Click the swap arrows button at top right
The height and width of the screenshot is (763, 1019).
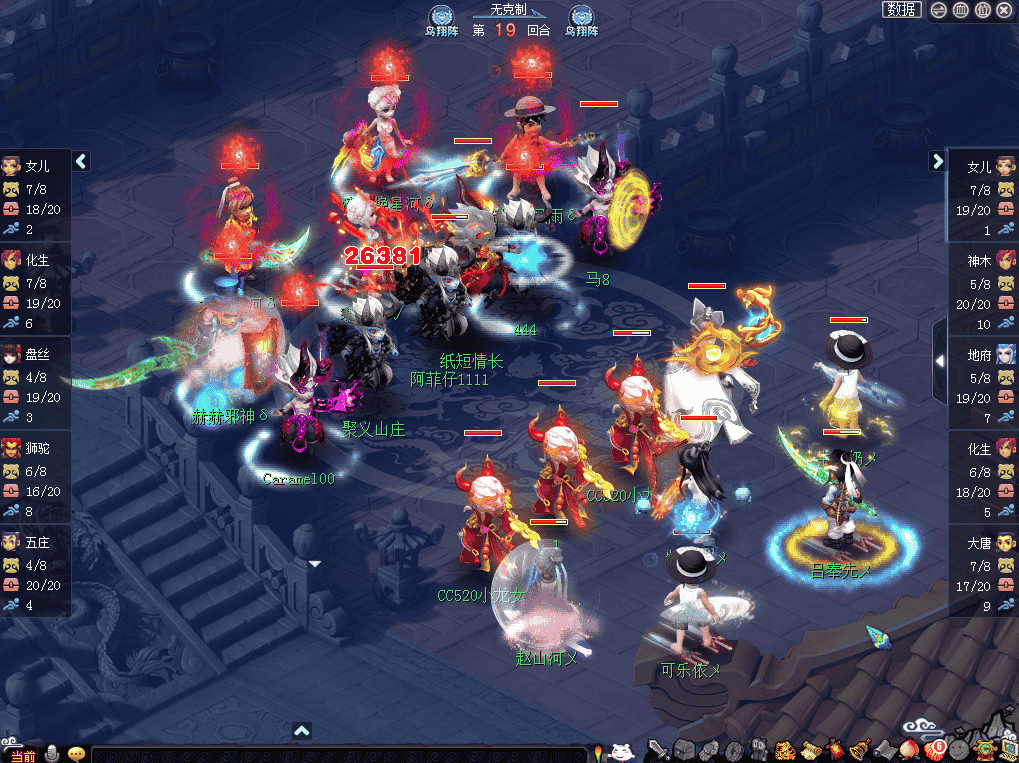938,10
